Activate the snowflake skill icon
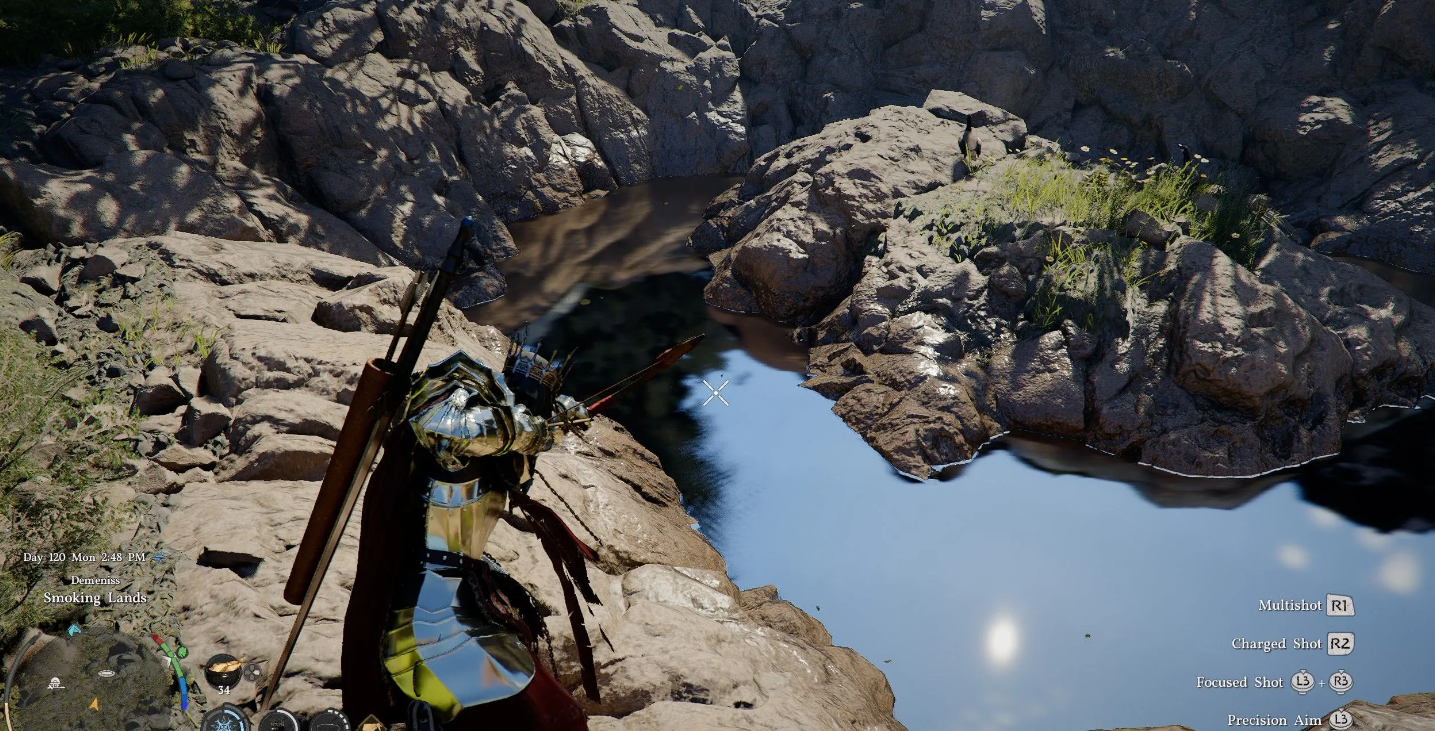Screen dimensions: 1435x731 (x=225, y=720)
